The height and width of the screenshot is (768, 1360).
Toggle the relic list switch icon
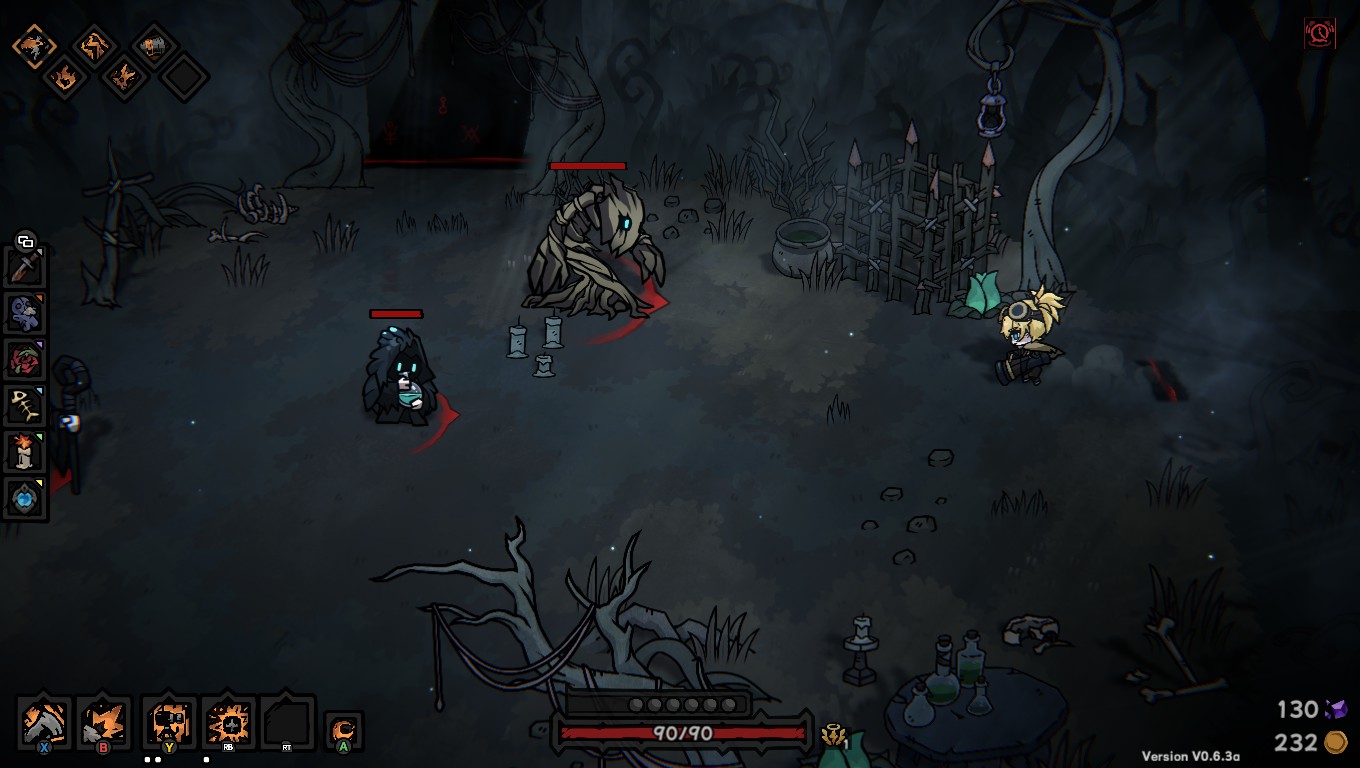point(25,241)
